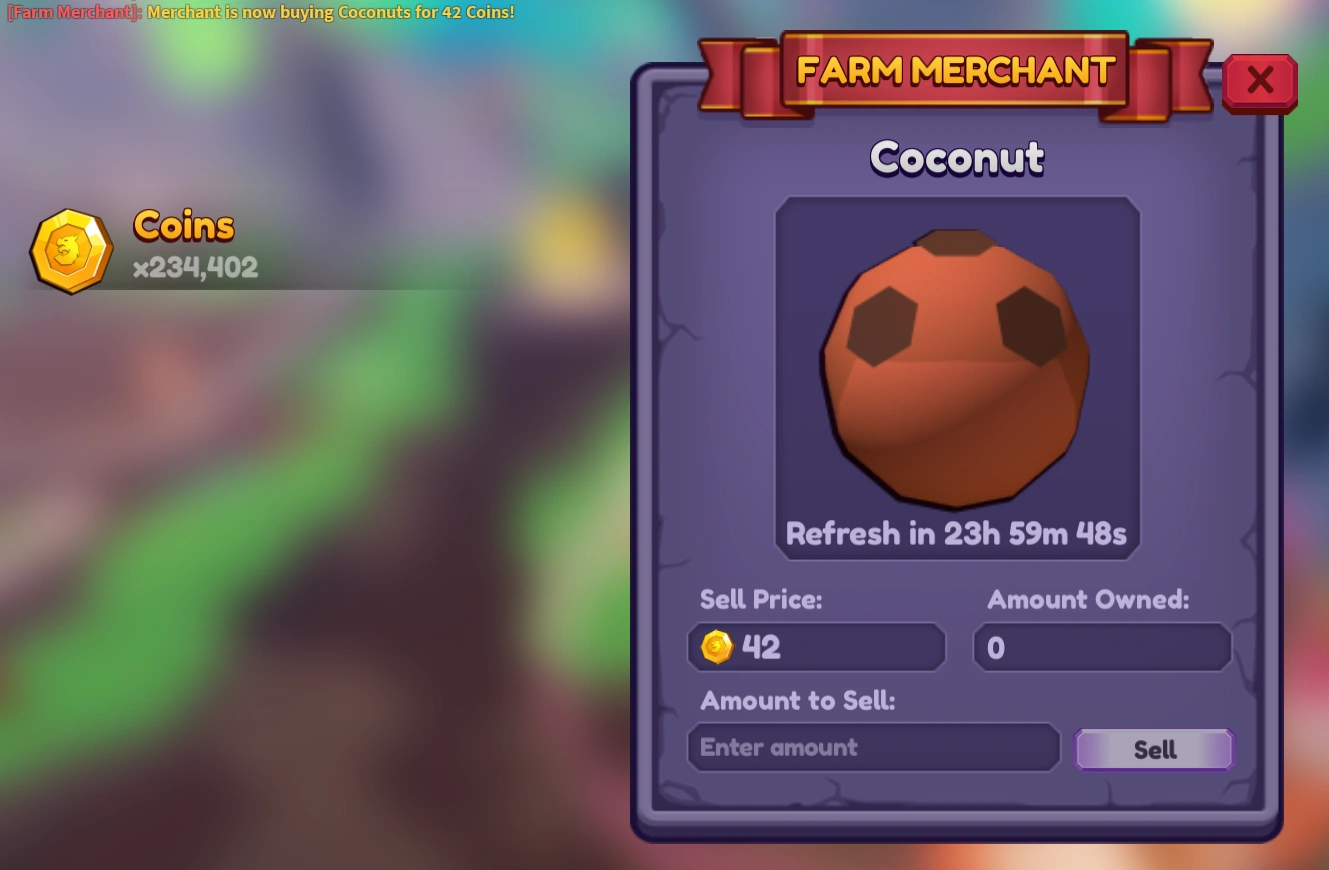The image size is (1329, 870).
Task: Click the Sell Price field showing 42
Action: 816,647
